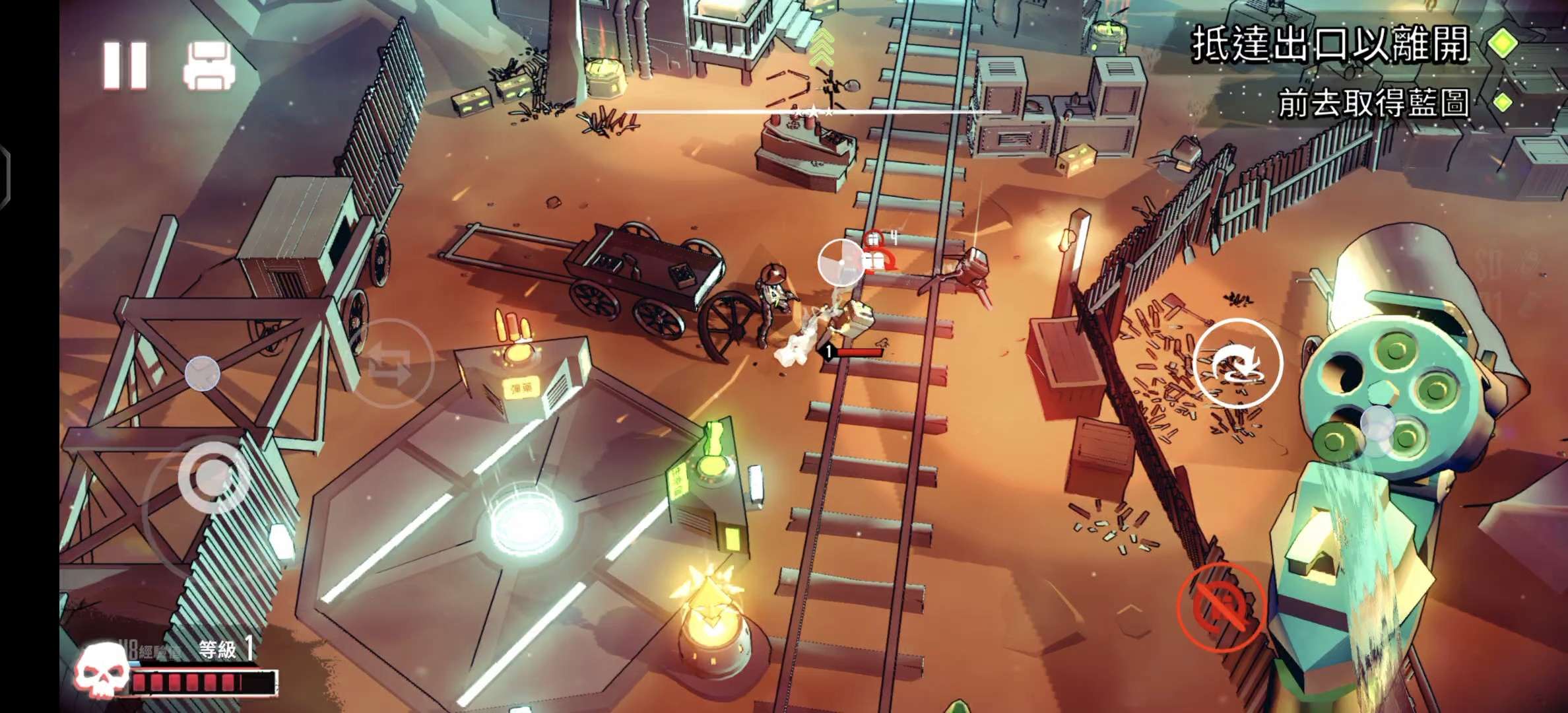
Task: Tap the skull character icon
Action: click(x=101, y=671)
